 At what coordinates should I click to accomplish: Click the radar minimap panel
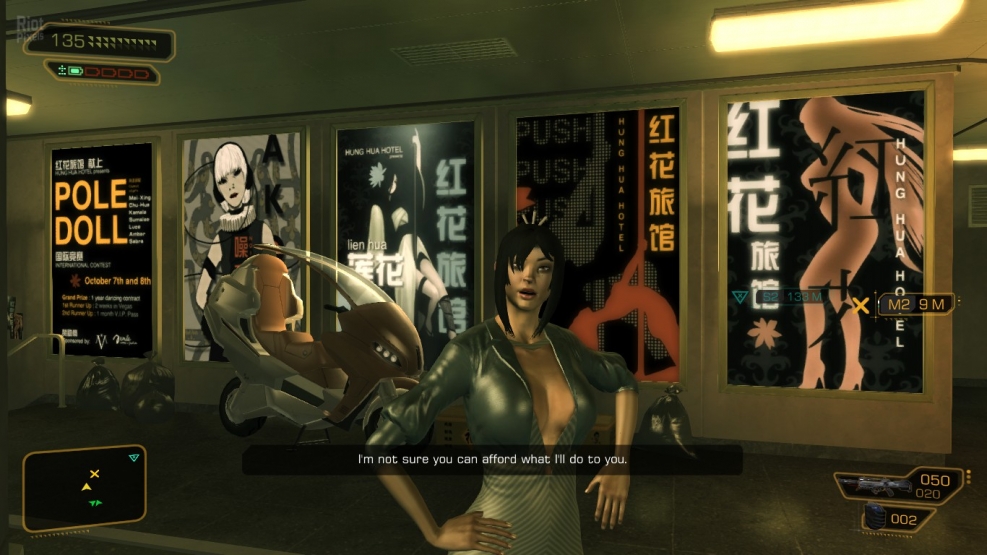pyautogui.click(x=85, y=487)
